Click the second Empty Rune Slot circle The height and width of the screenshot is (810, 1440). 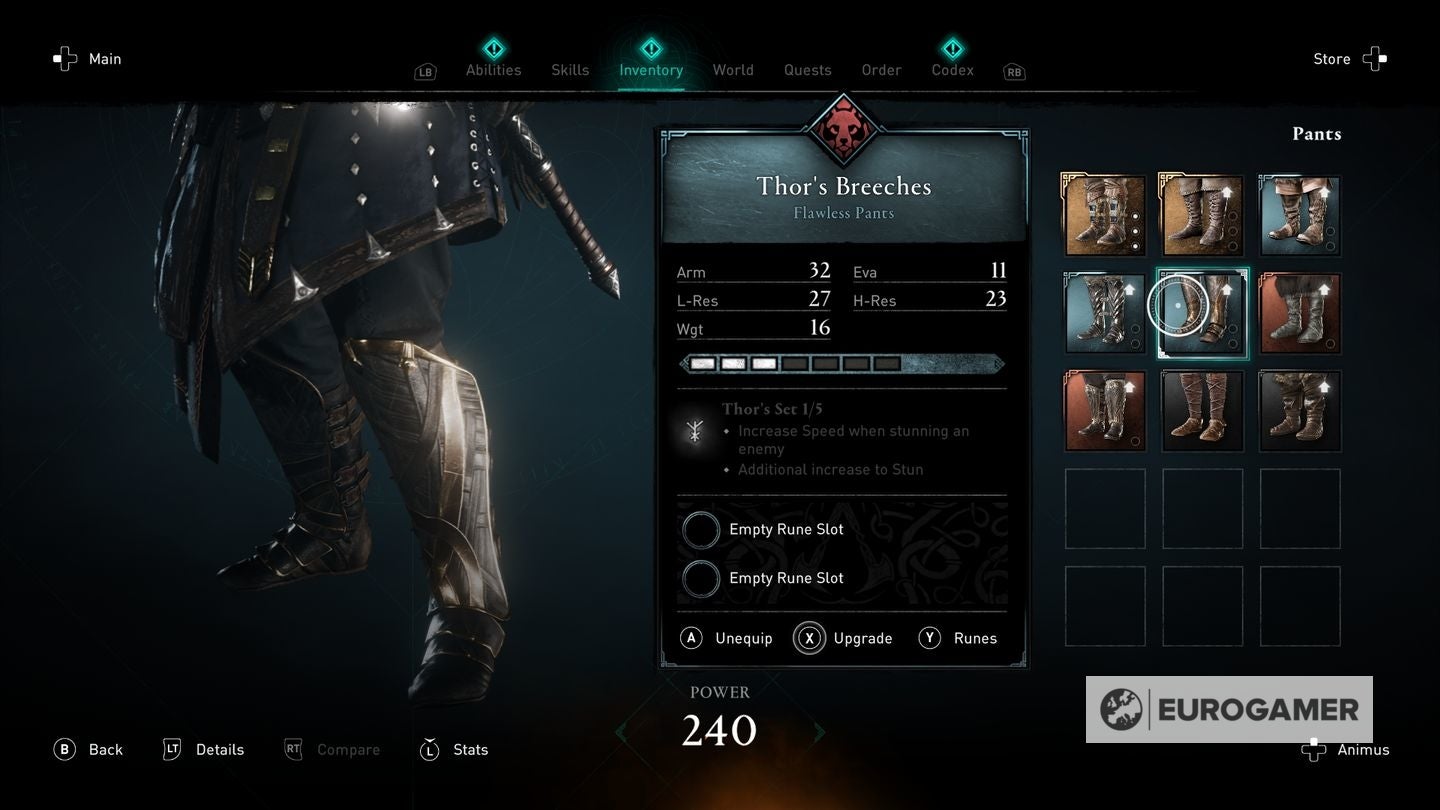[701, 578]
